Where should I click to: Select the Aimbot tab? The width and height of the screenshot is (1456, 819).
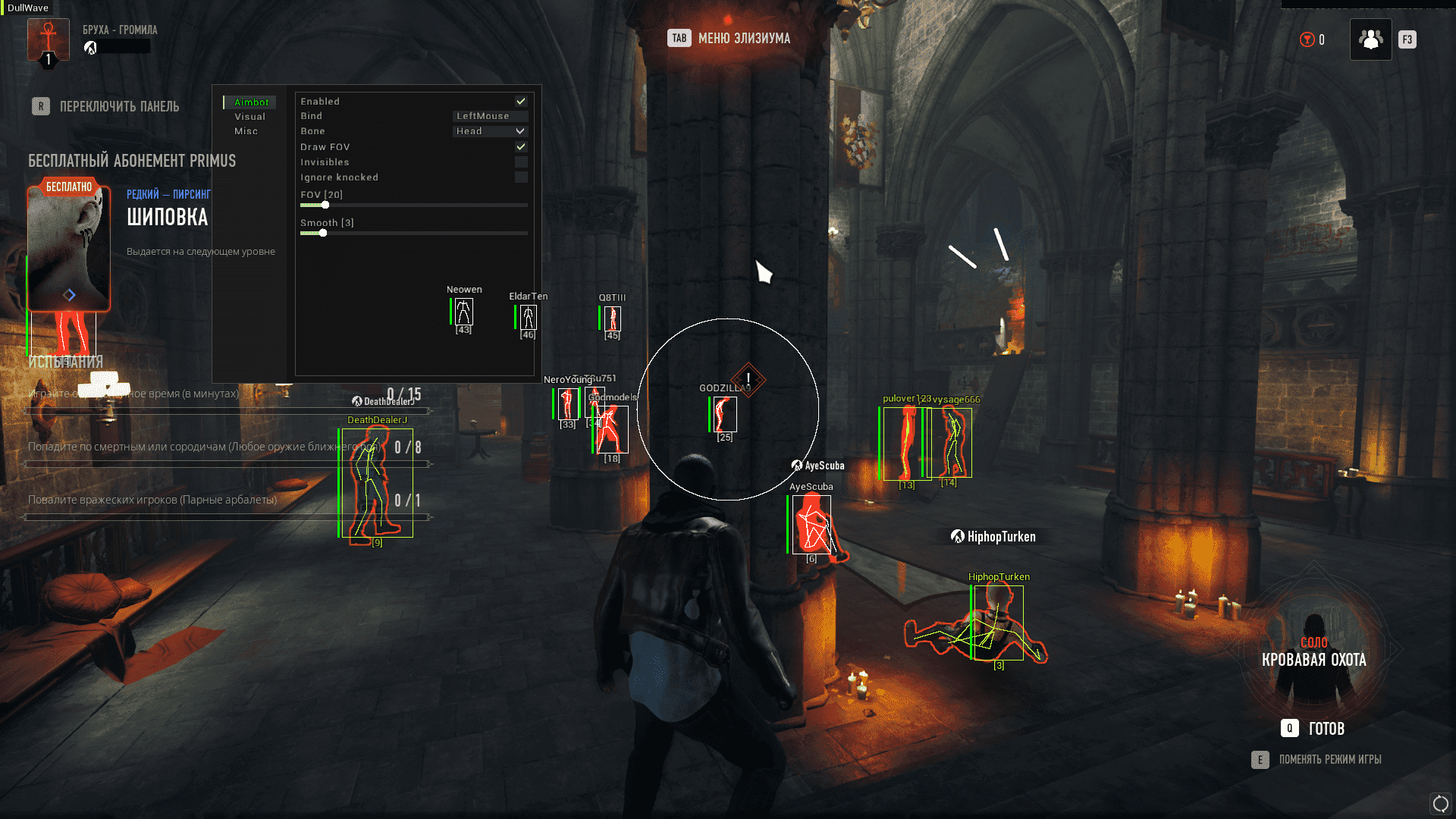point(251,102)
